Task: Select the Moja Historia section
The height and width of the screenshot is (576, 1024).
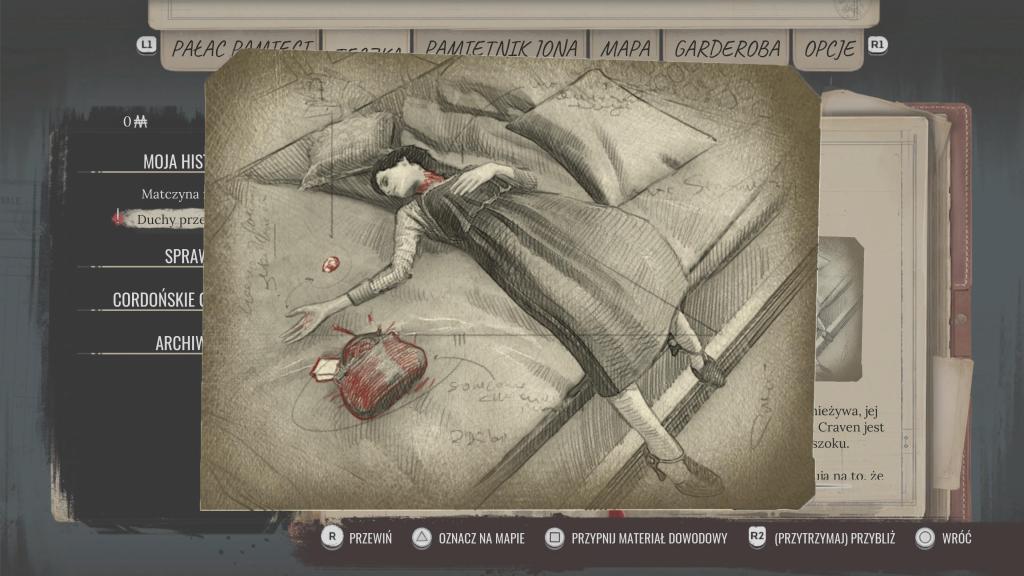Action: point(174,161)
